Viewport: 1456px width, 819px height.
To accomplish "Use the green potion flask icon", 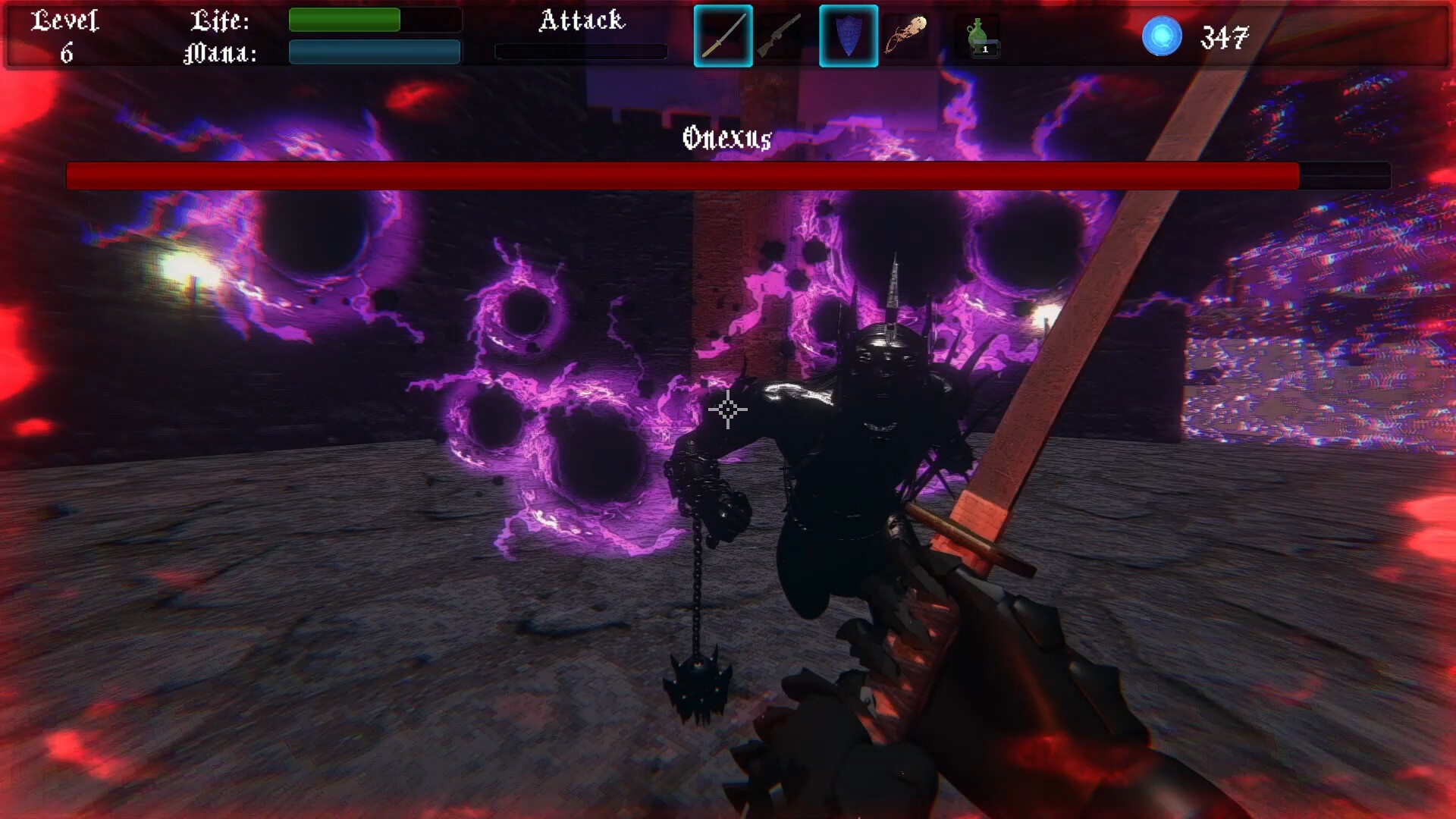I will pos(977,35).
